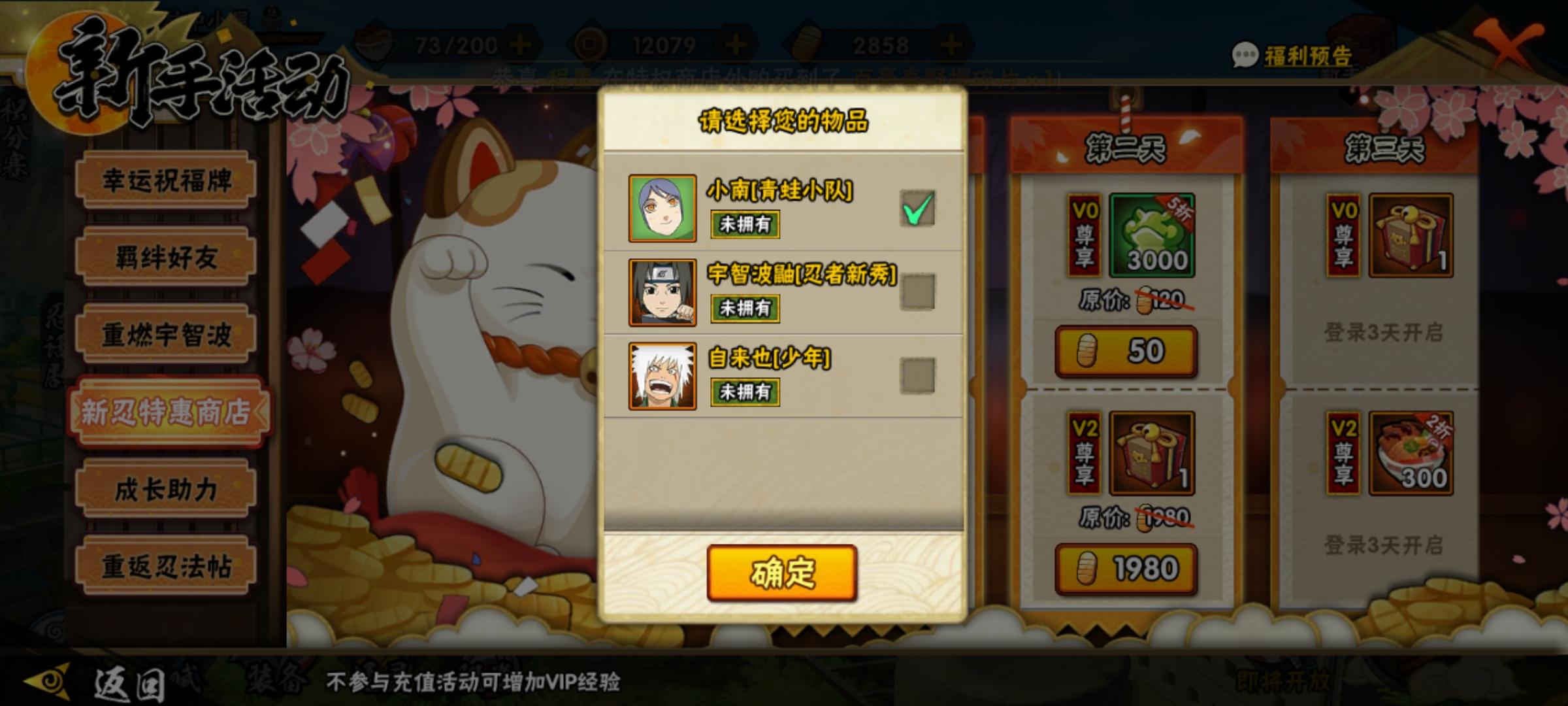The height and width of the screenshot is (706, 1568).
Task: Click the plus next to the 12079 coins
Action: click(736, 44)
